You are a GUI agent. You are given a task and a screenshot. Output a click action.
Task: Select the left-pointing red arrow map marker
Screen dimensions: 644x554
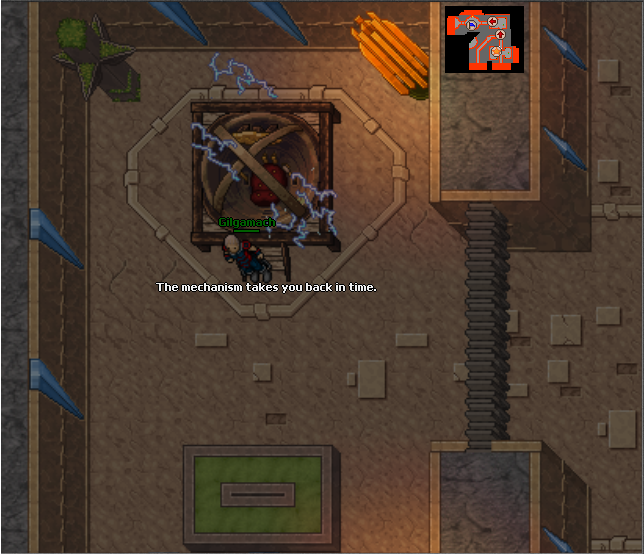[x=492, y=21]
